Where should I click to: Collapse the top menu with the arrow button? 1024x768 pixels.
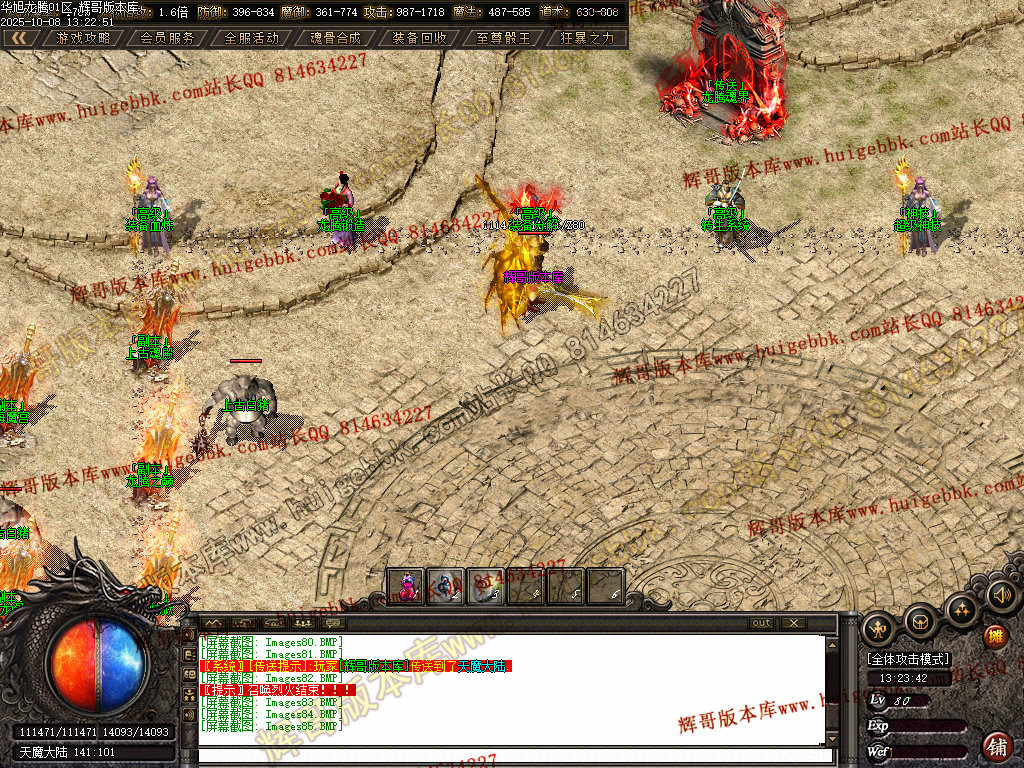pos(19,38)
